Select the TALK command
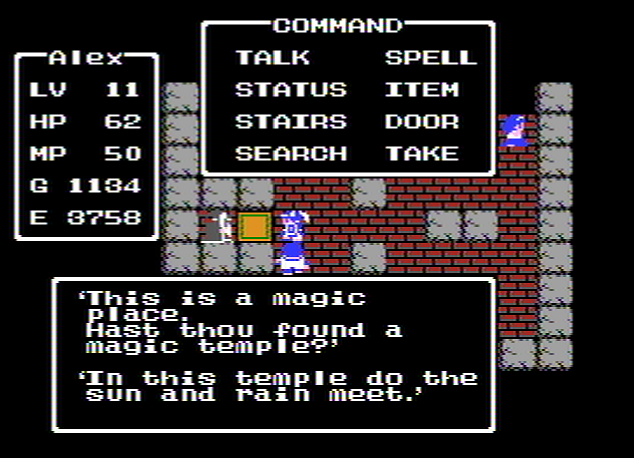The width and height of the screenshot is (634, 458). (272, 58)
